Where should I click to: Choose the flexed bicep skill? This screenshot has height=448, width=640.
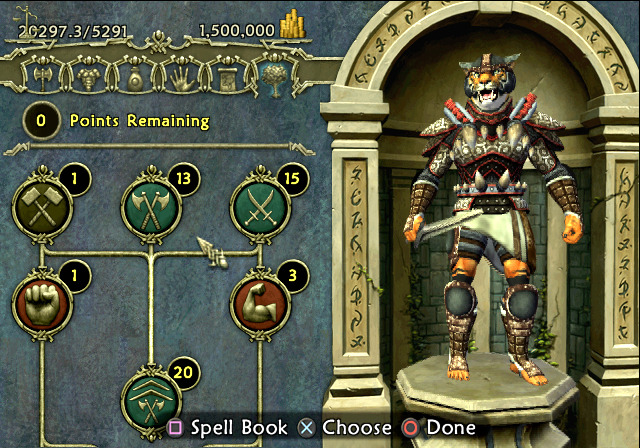coord(258,305)
